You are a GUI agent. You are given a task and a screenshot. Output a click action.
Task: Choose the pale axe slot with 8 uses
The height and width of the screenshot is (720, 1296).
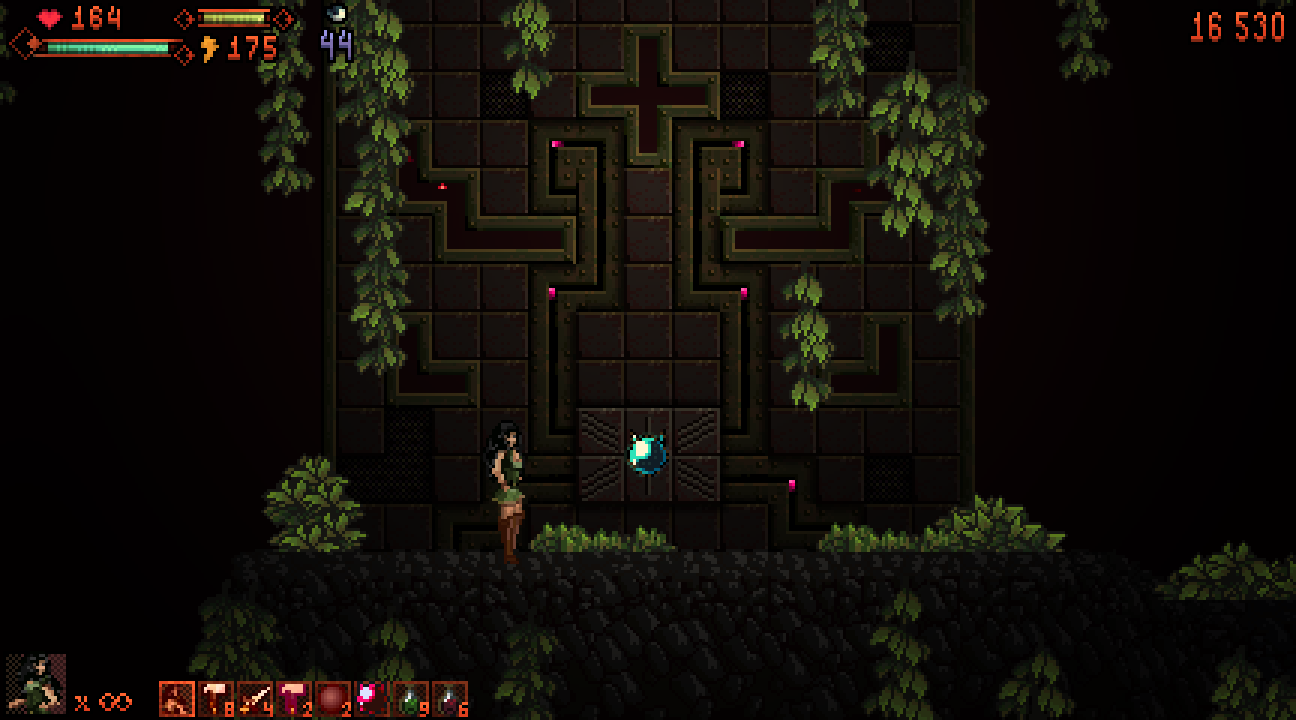216,699
